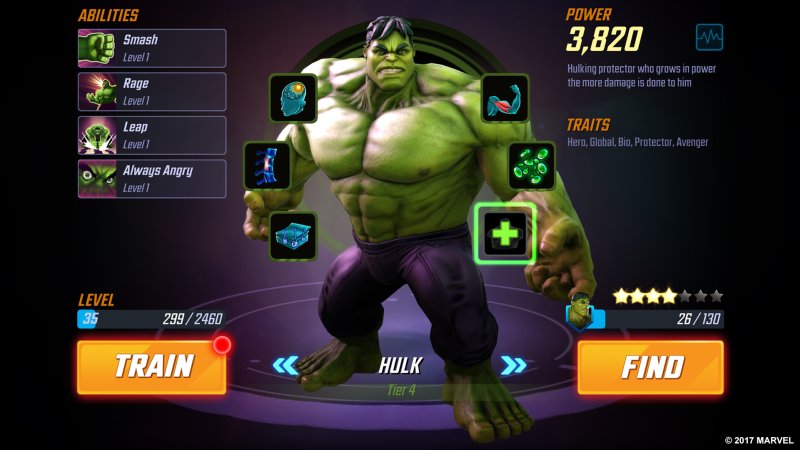Show the power stats graph icon
This screenshot has height=450, width=800.
[709, 38]
